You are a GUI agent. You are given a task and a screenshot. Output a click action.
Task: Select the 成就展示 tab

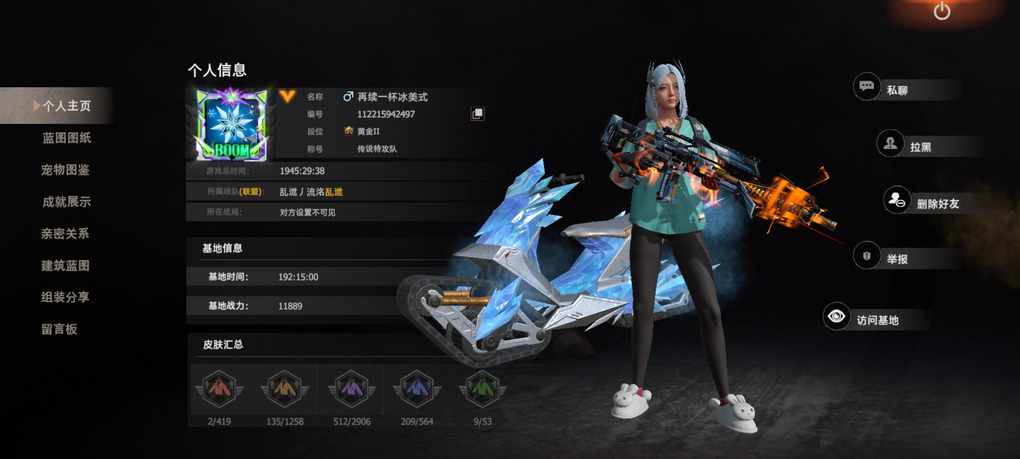(66, 202)
